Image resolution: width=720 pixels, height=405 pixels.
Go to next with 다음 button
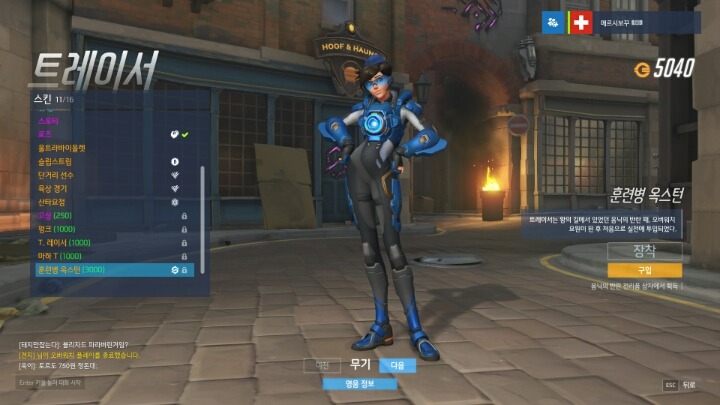(x=396, y=366)
